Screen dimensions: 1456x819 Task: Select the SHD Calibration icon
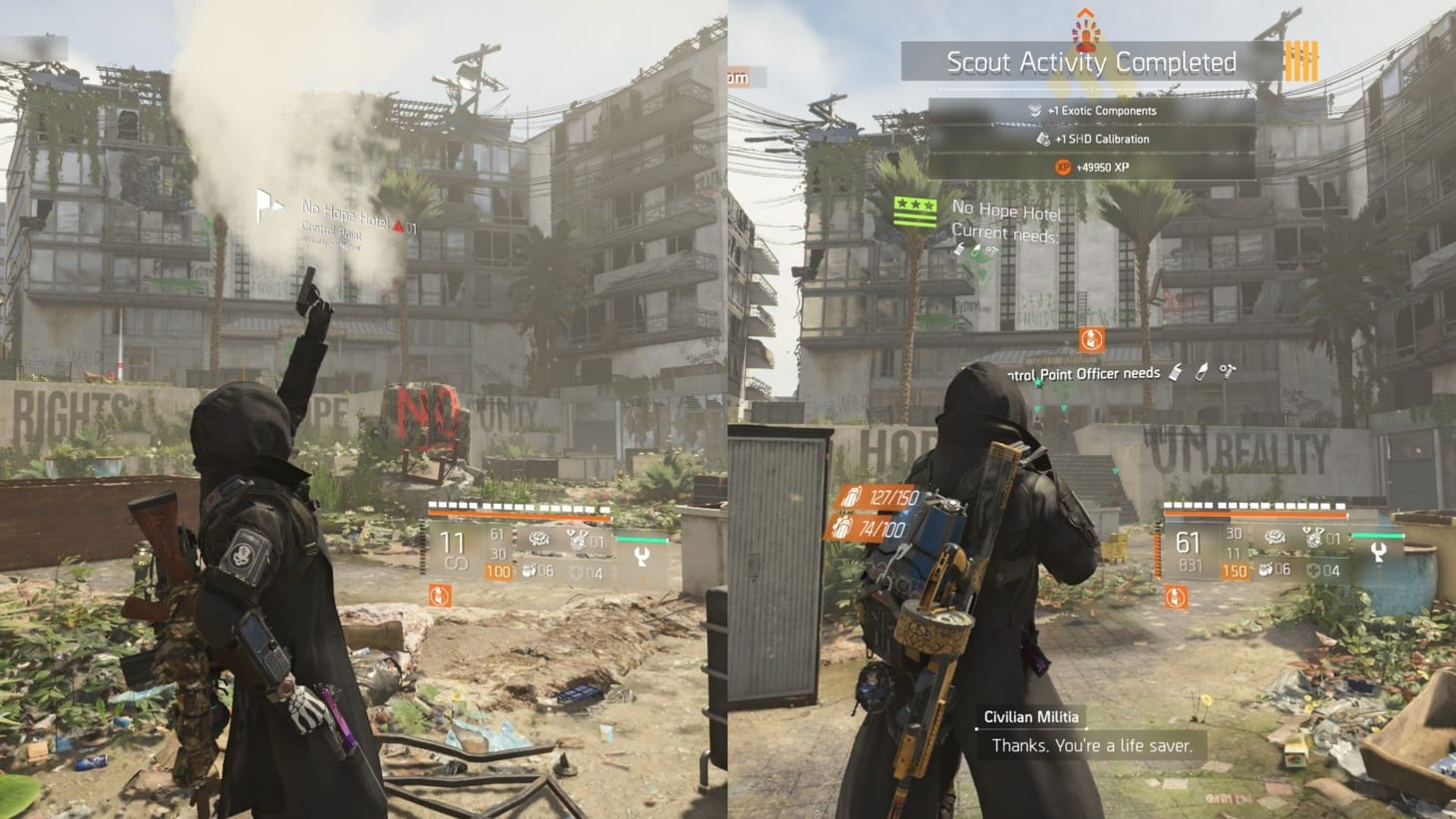click(x=1044, y=141)
